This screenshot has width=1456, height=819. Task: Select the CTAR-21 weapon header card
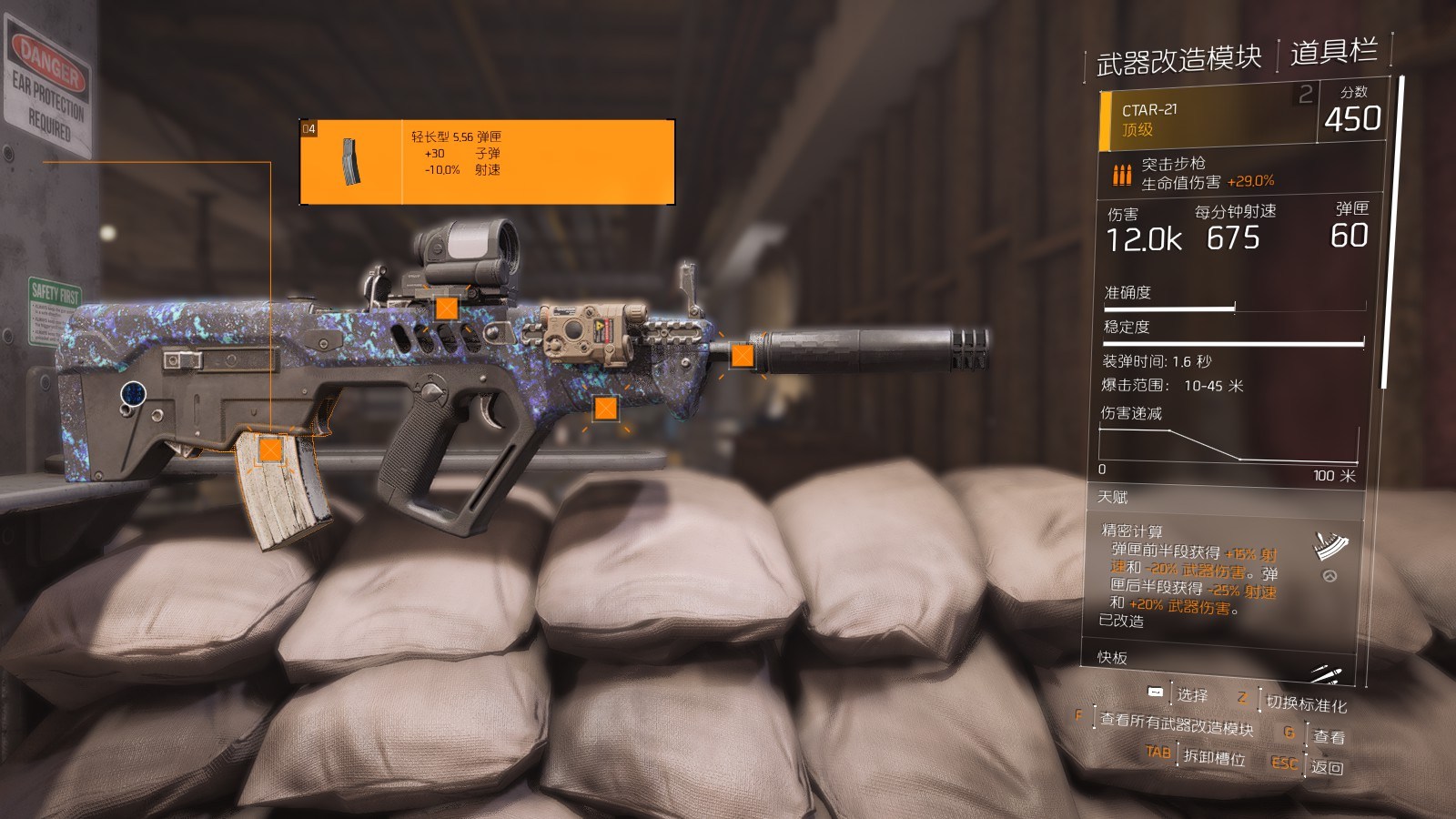[x=1207, y=119]
